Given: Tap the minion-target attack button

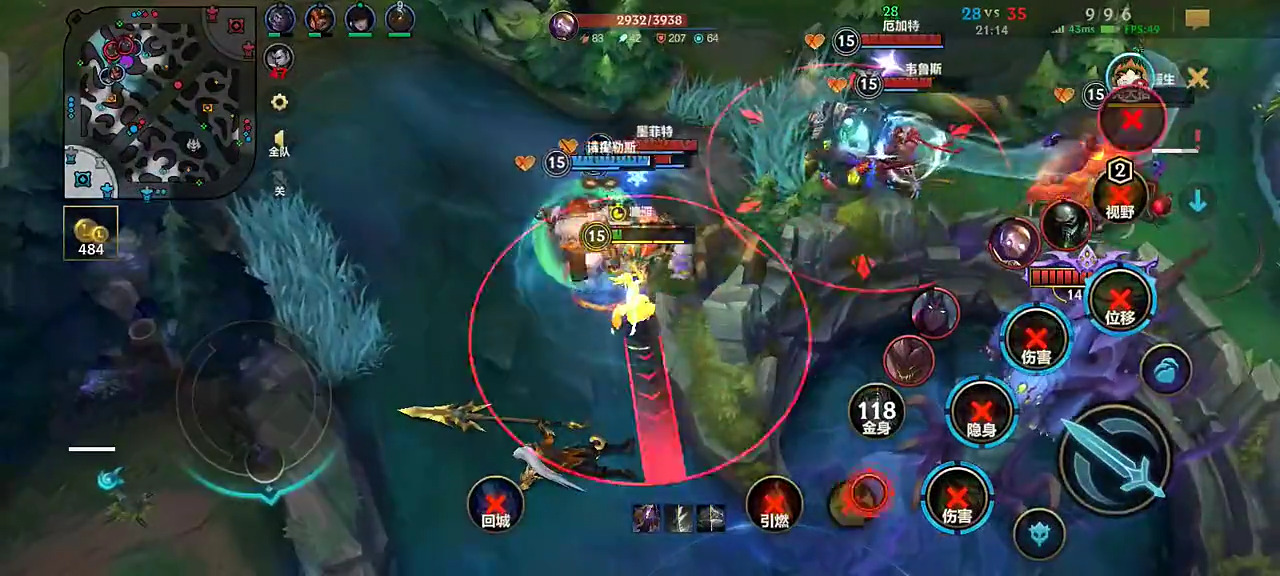Looking at the screenshot, I should (x=1040, y=534).
